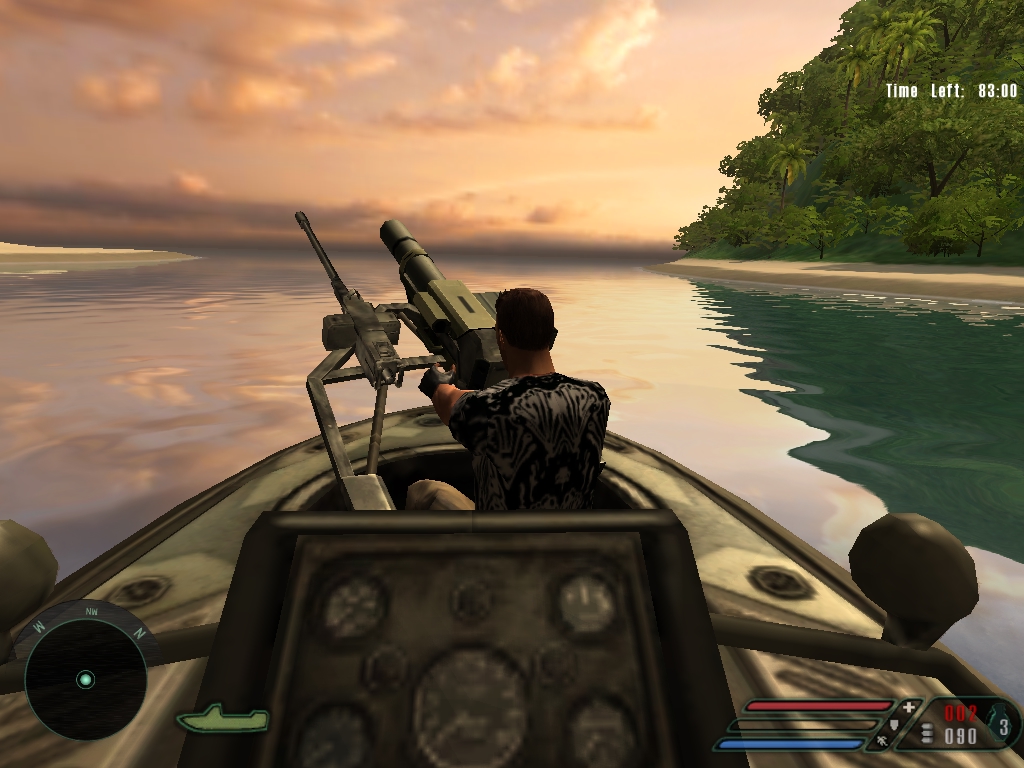Click the NW compass heading on radar
The height and width of the screenshot is (768, 1024).
91,611
